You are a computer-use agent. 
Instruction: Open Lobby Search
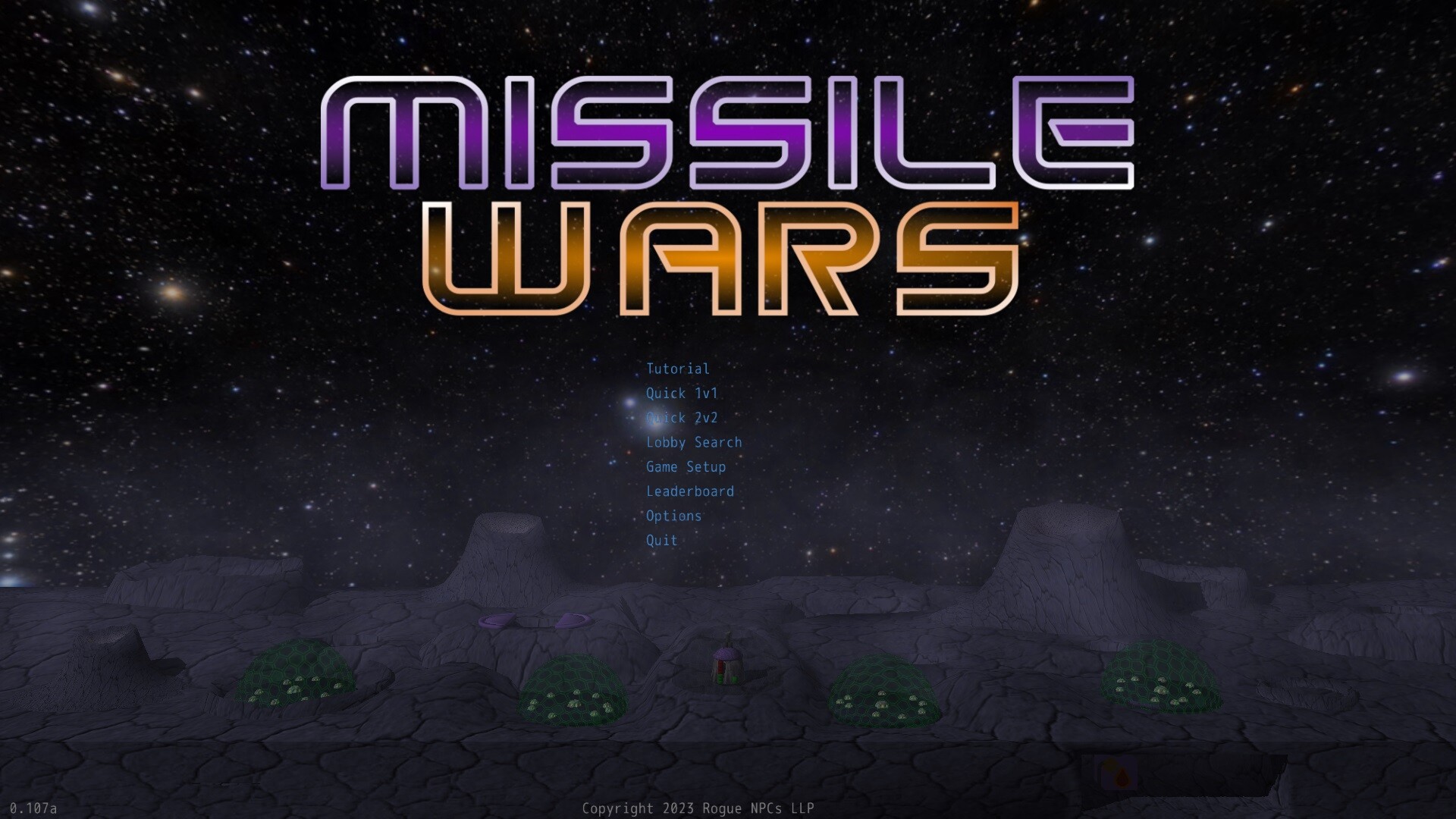(693, 442)
